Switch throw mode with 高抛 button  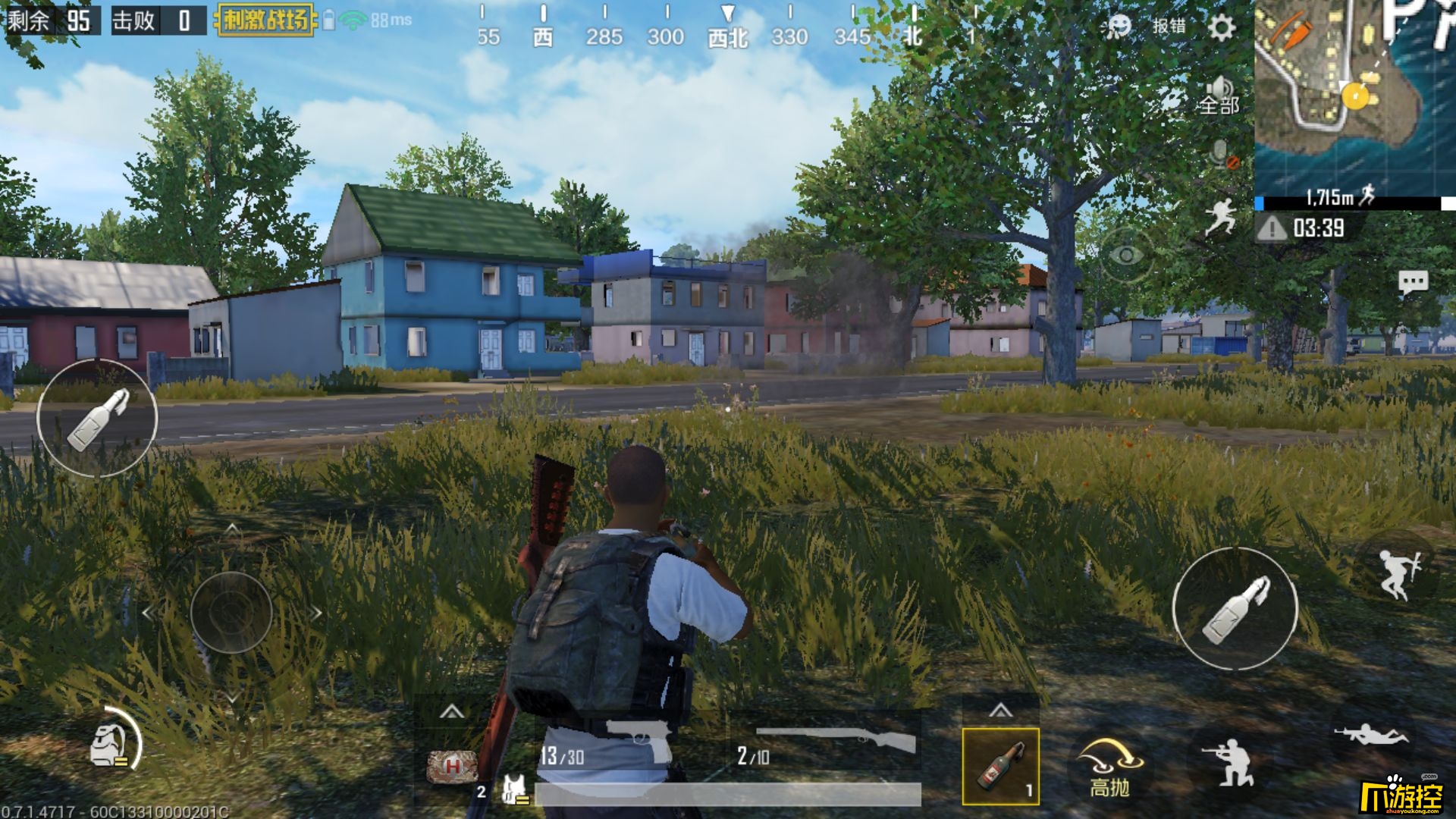pyautogui.click(x=1109, y=766)
